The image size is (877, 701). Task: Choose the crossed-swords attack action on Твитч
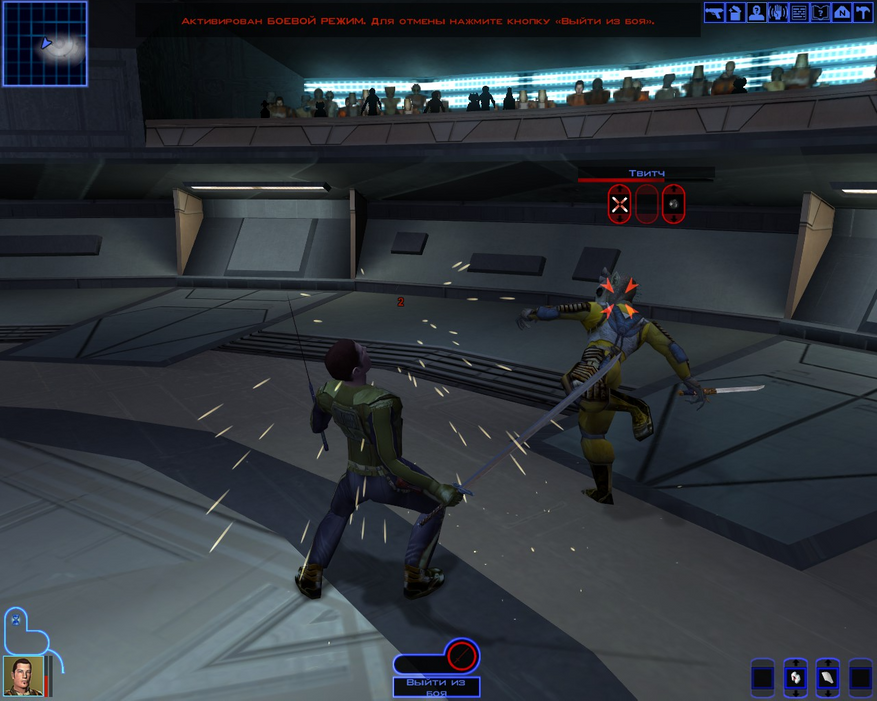(620, 205)
